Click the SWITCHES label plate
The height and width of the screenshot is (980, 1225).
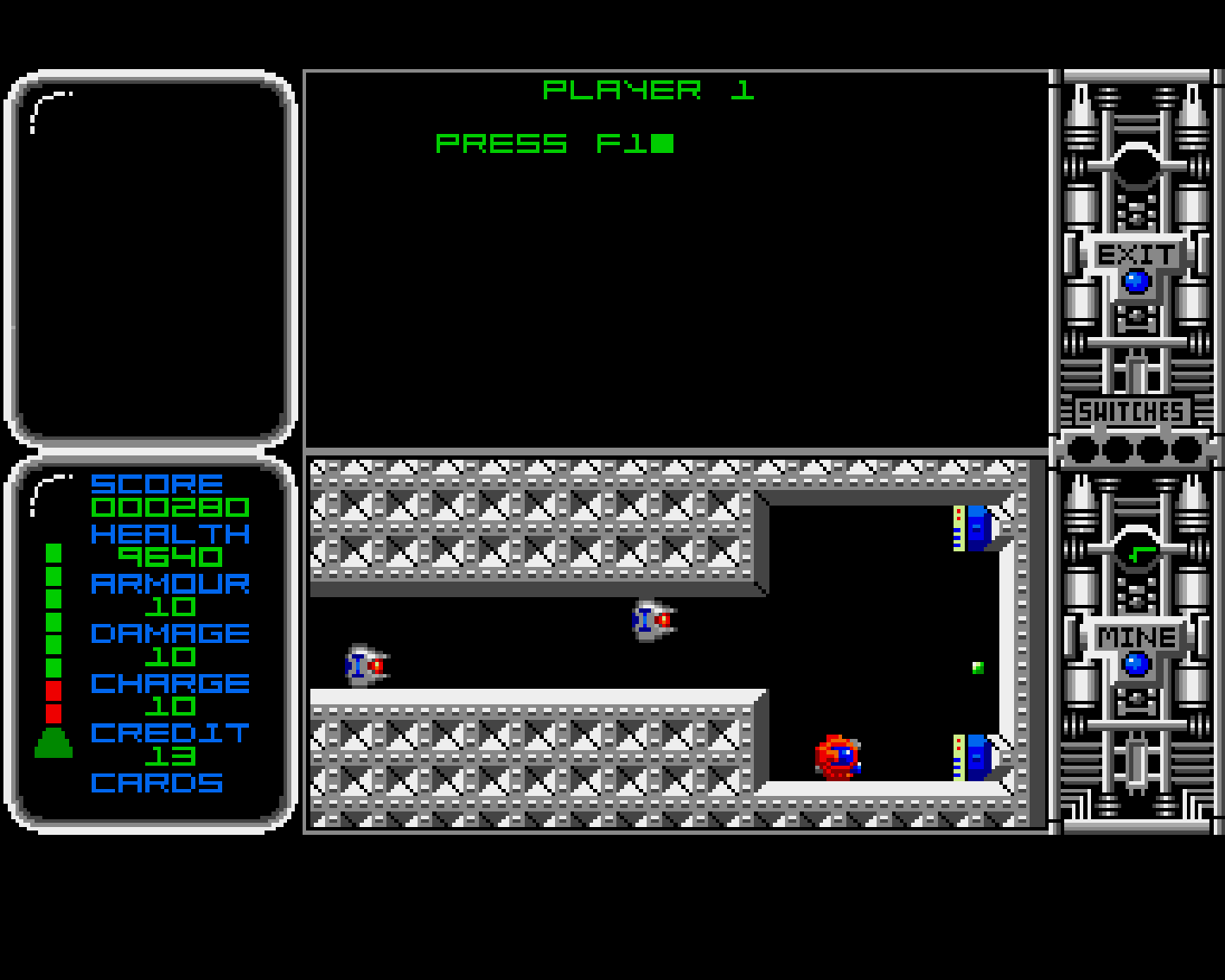pyautogui.click(x=1132, y=412)
